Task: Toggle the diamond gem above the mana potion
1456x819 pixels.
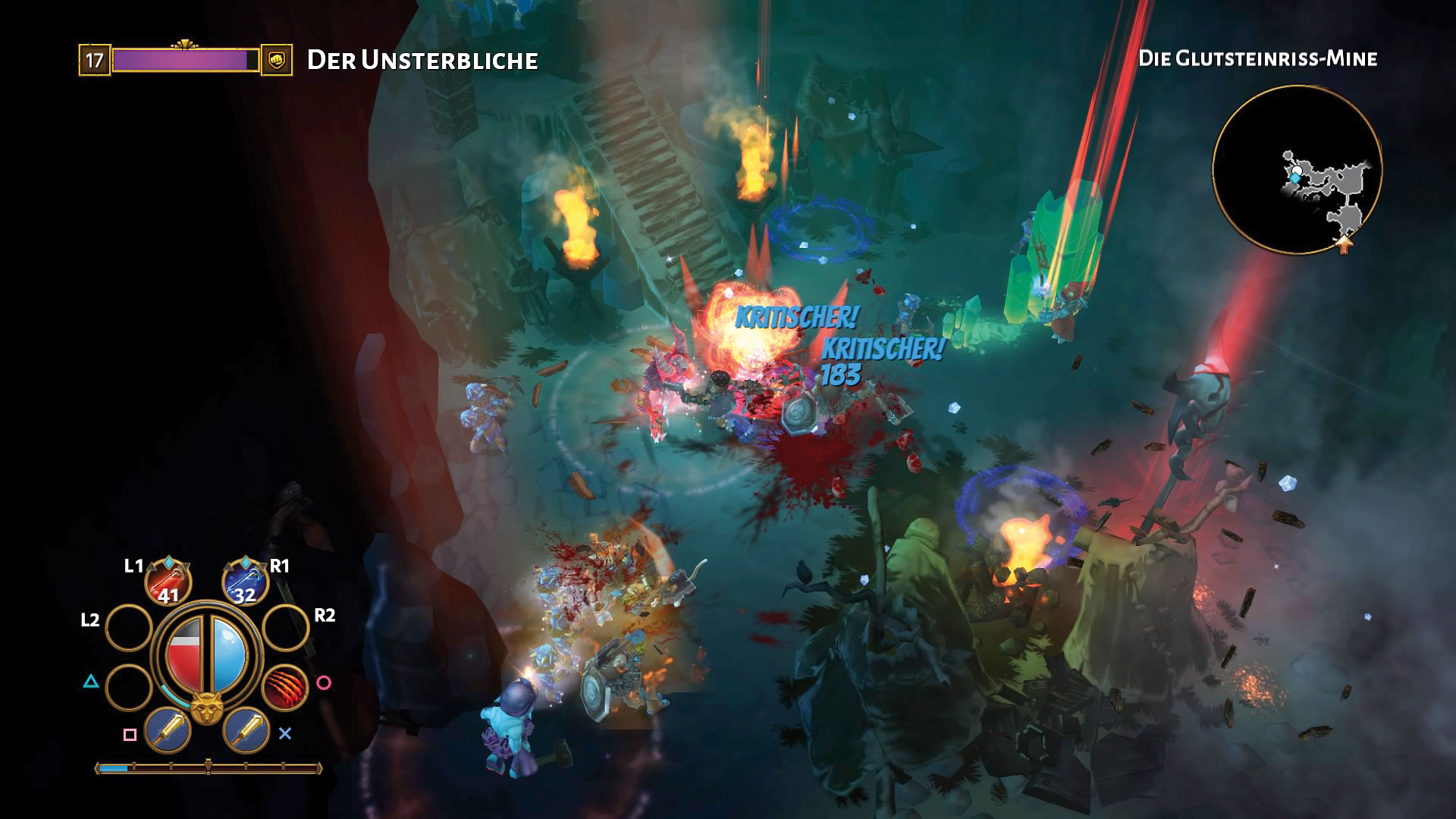Action: point(246,563)
